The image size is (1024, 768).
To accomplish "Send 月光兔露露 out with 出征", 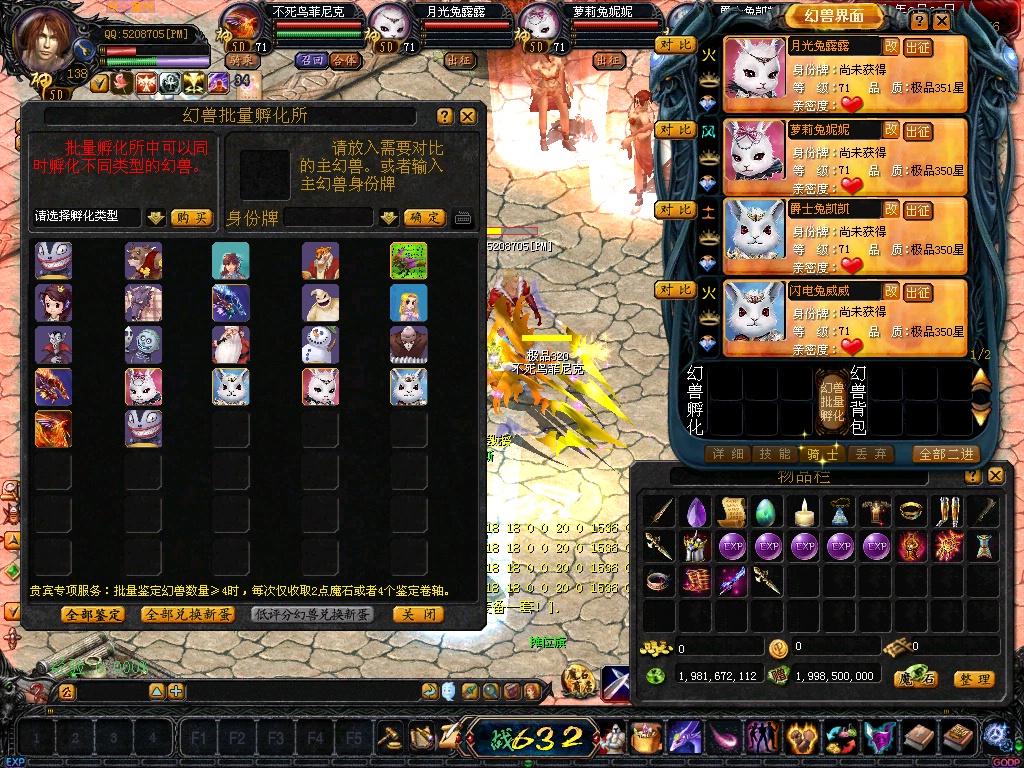I will (x=917, y=47).
